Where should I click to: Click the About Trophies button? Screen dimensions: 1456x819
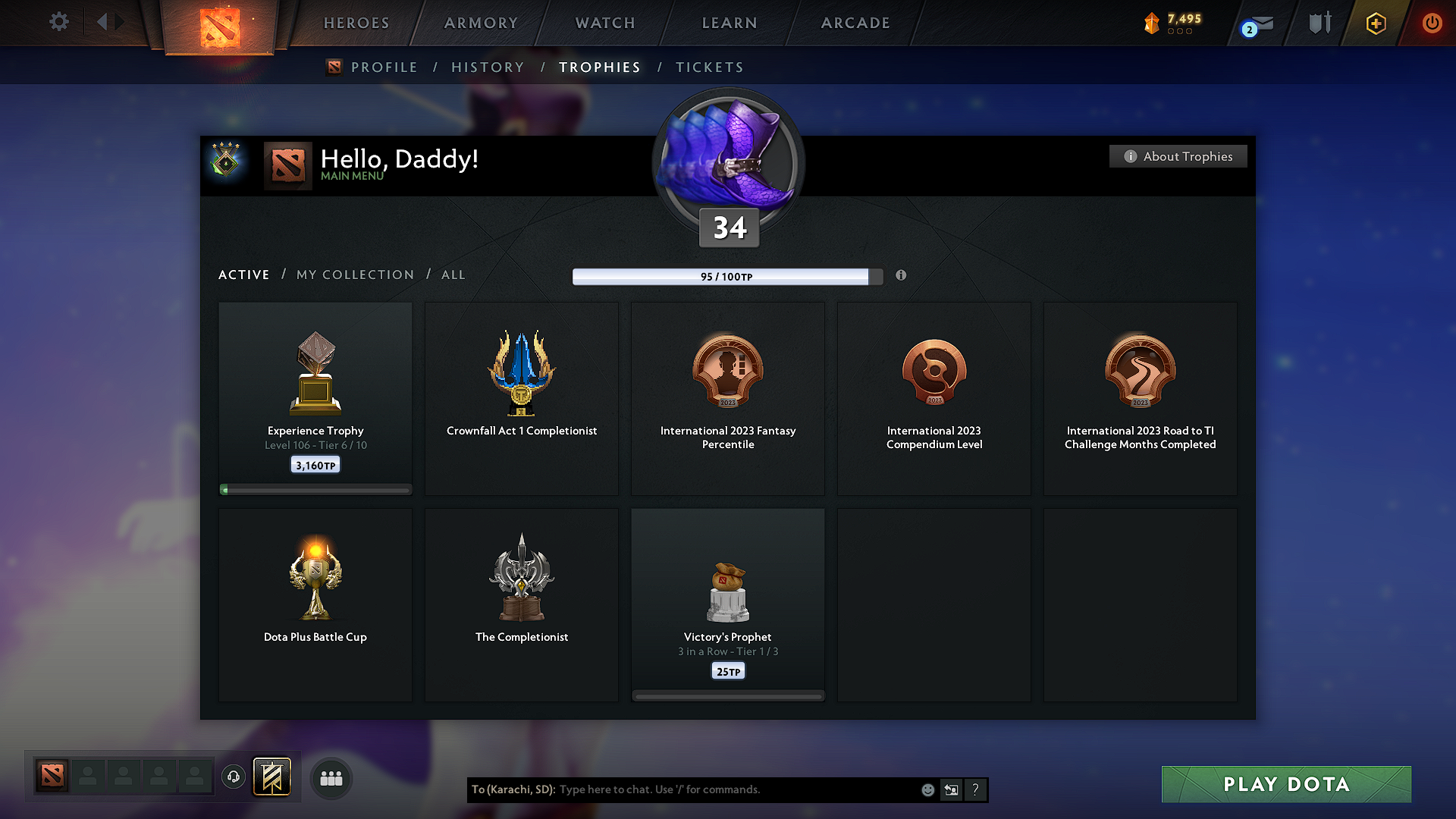click(x=1178, y=156)
